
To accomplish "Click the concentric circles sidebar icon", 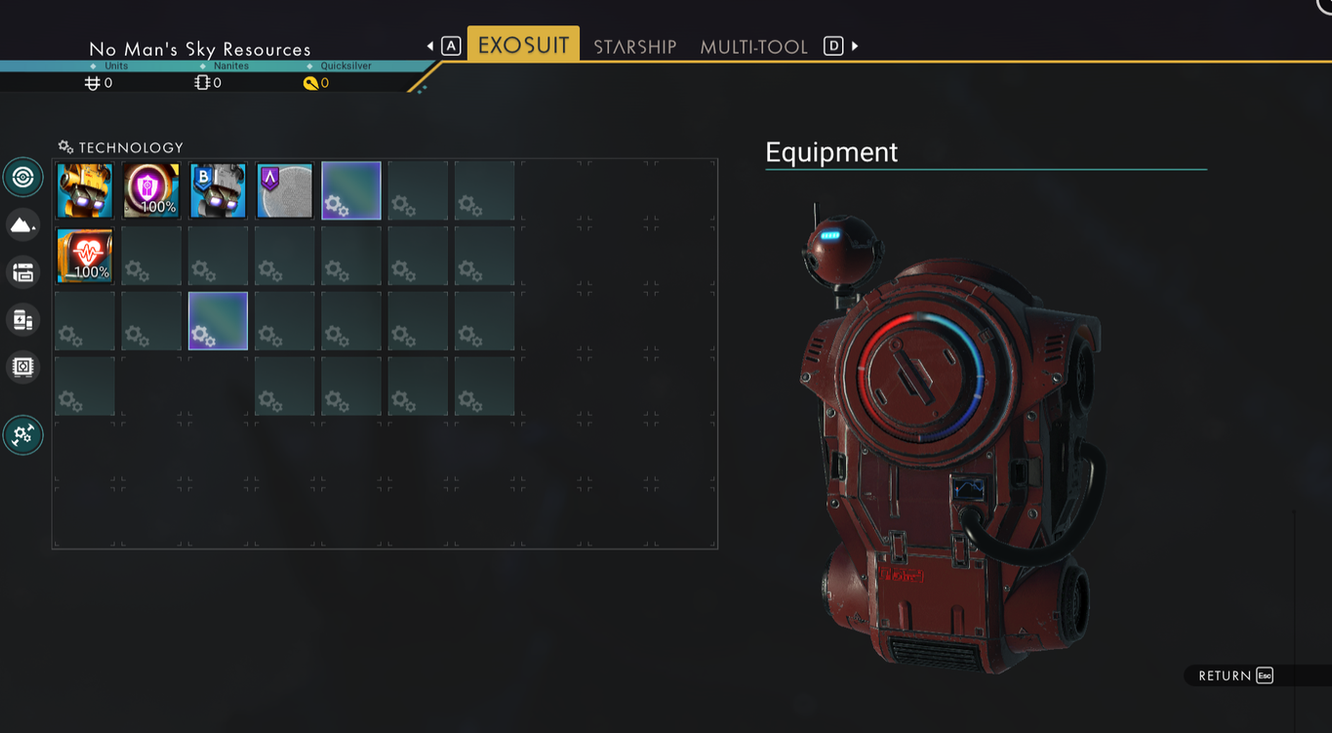I will (x=23, y=178).
